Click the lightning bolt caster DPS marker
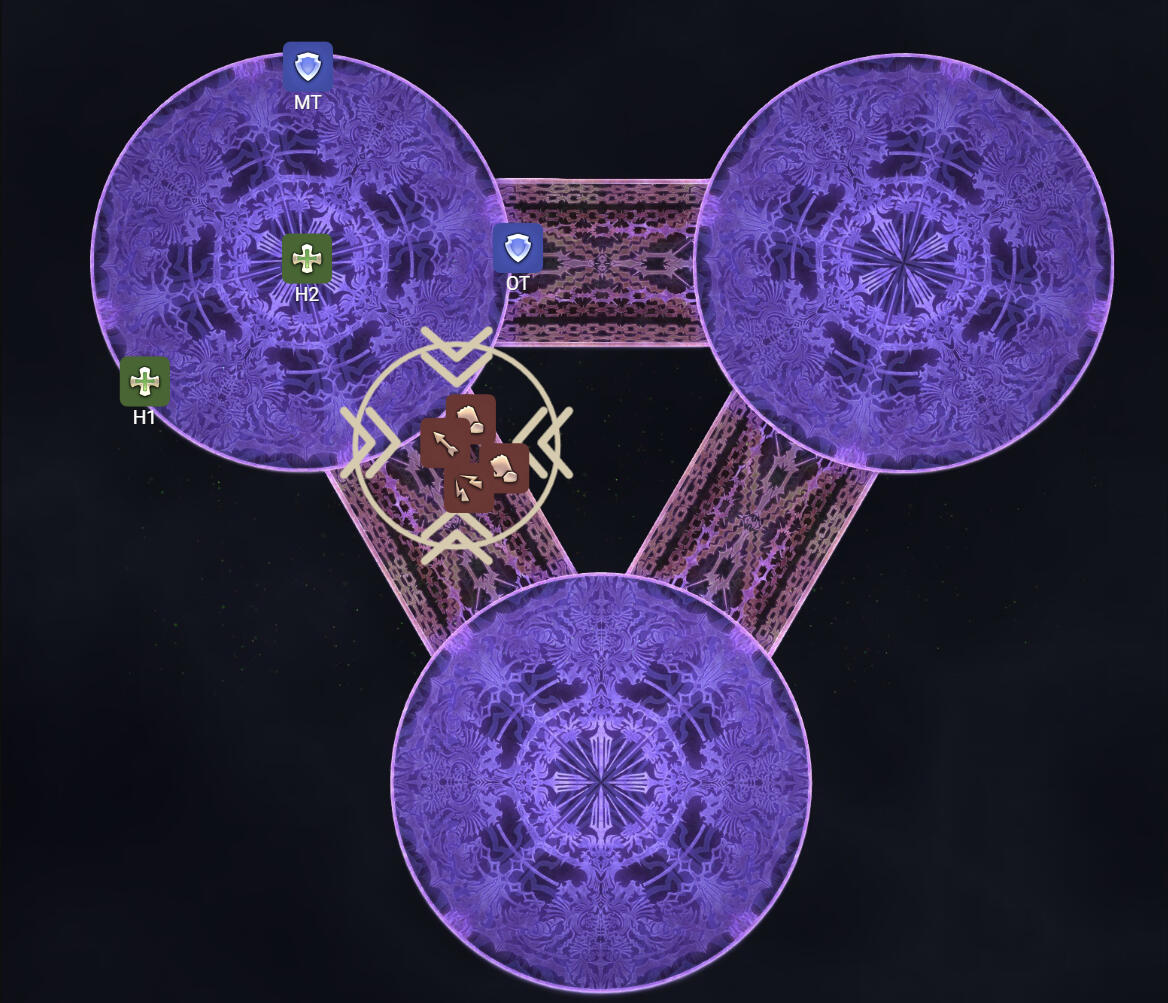This screenshot has height=1003, width=1168. pos(466,489)
